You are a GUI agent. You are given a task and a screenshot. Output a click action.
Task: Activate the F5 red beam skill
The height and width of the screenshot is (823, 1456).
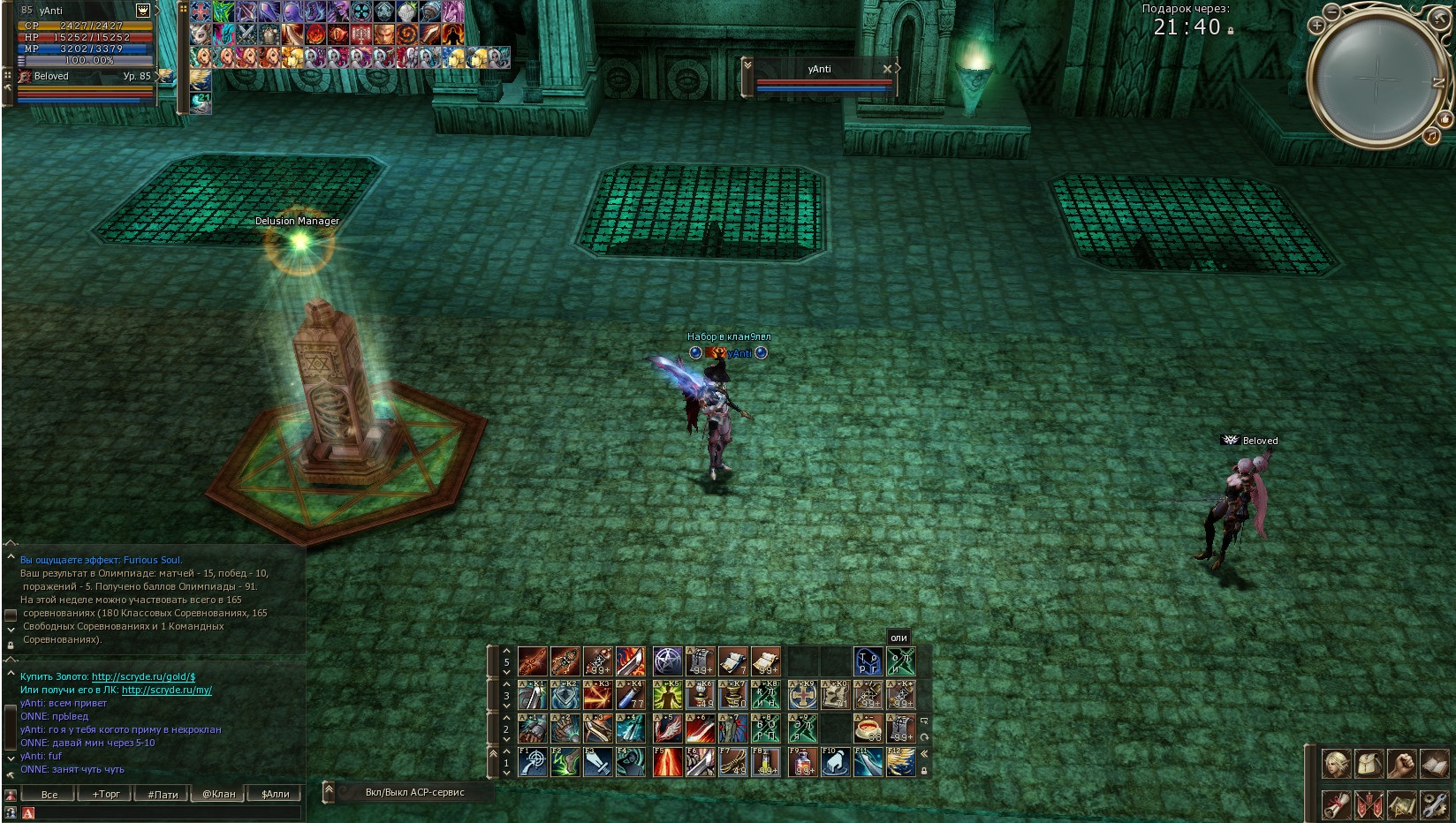(x=667, y=762)
